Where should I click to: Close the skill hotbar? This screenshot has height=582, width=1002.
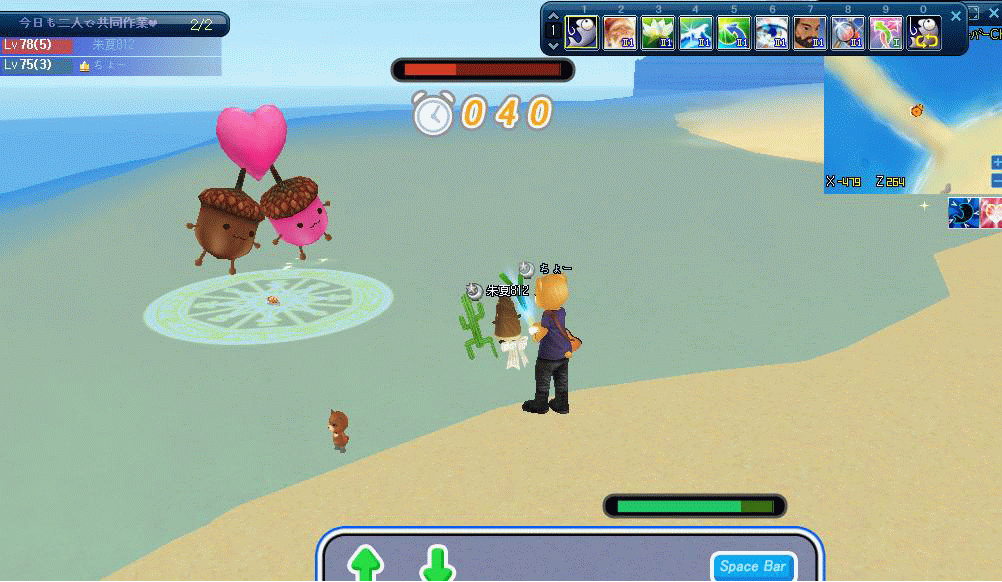(956, 16)
